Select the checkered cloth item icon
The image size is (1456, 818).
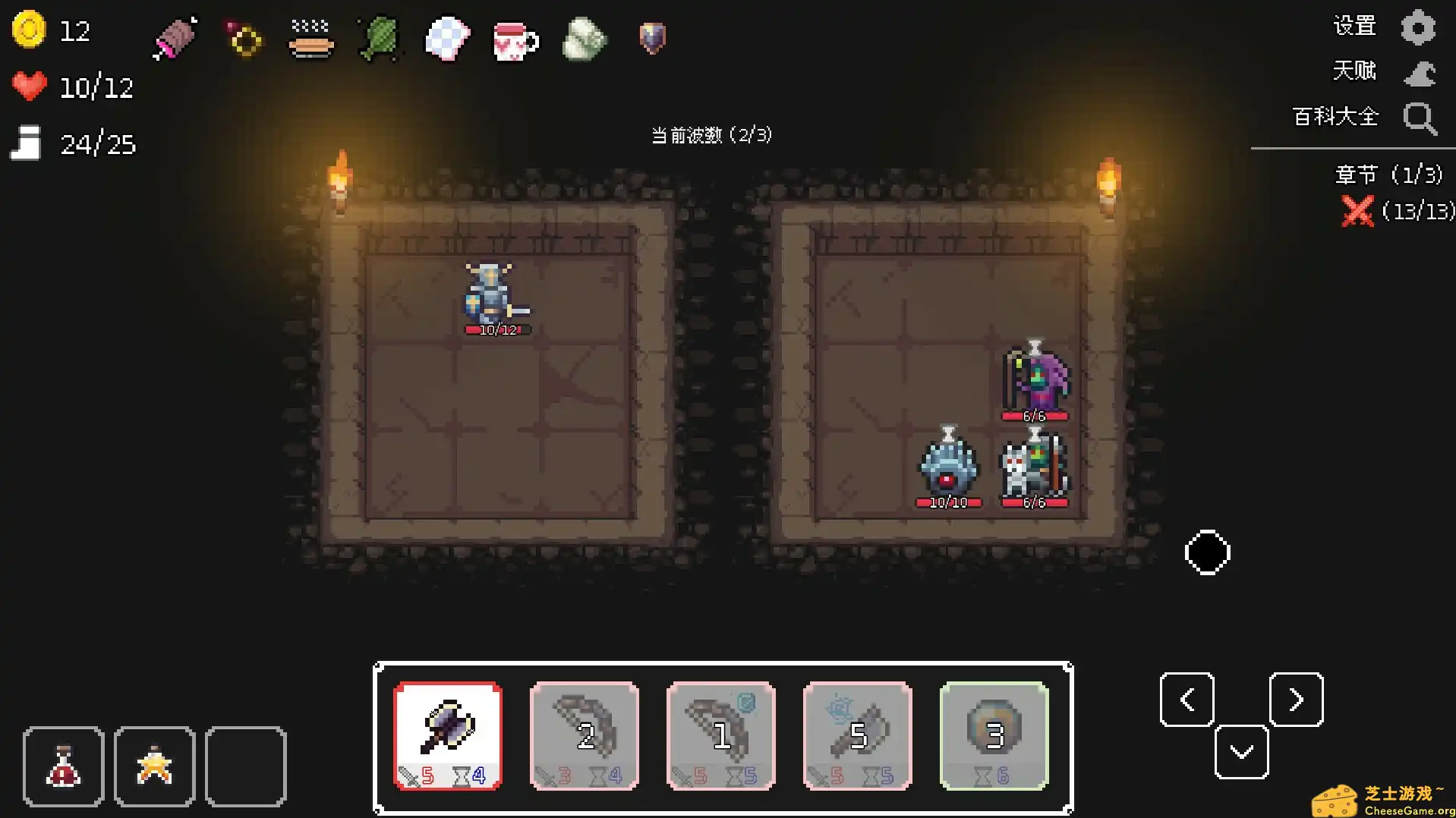point(446,39)
